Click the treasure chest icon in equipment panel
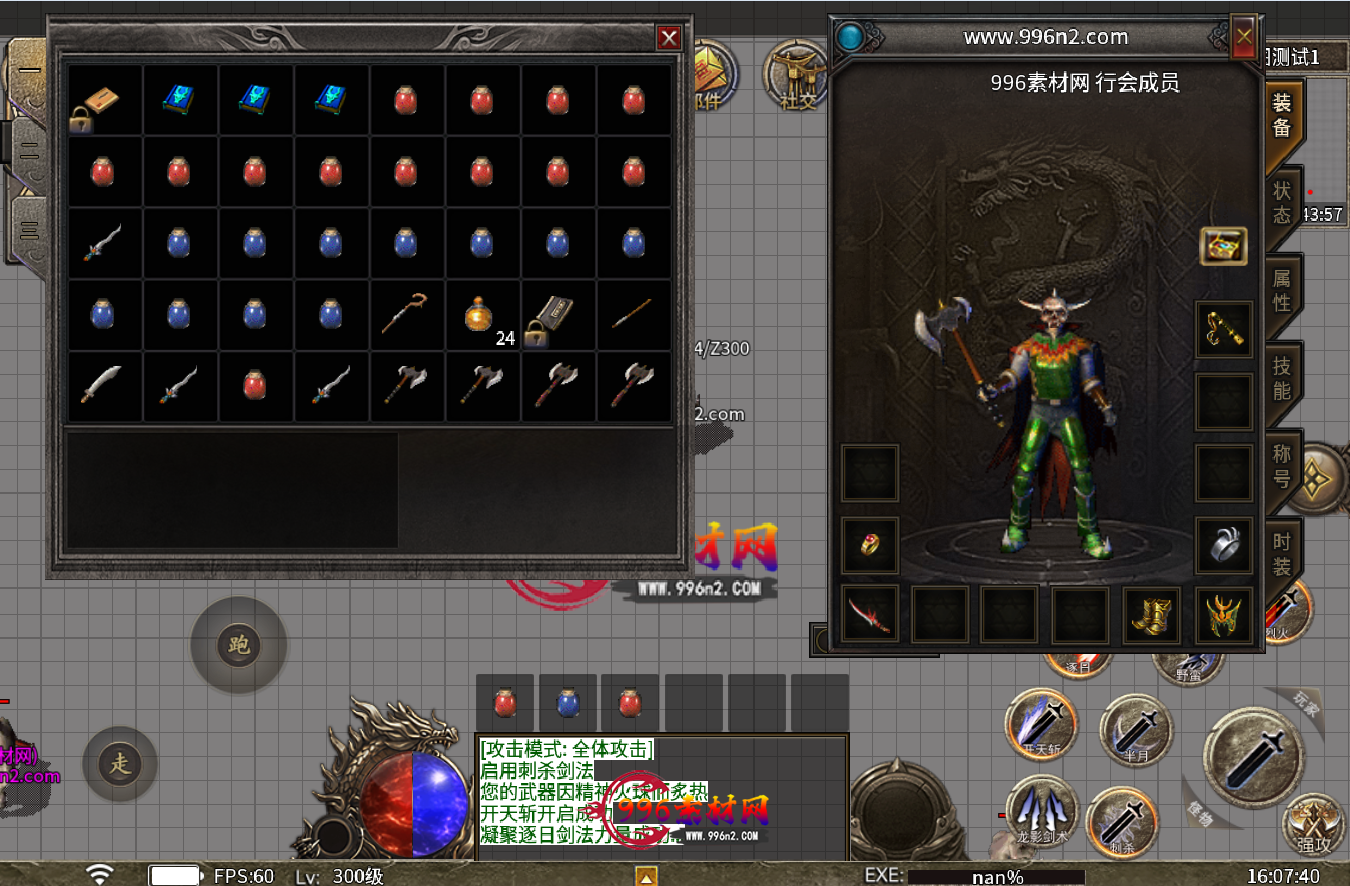The height and width of the screenshot is (886, 1350). pyautogui.click(x=1224, y=245)
